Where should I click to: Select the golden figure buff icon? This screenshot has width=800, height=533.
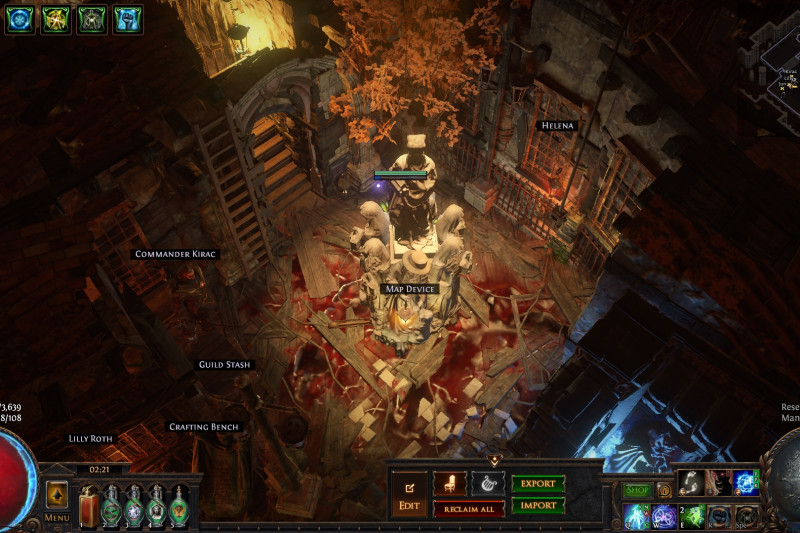click(x=55, y=19)
